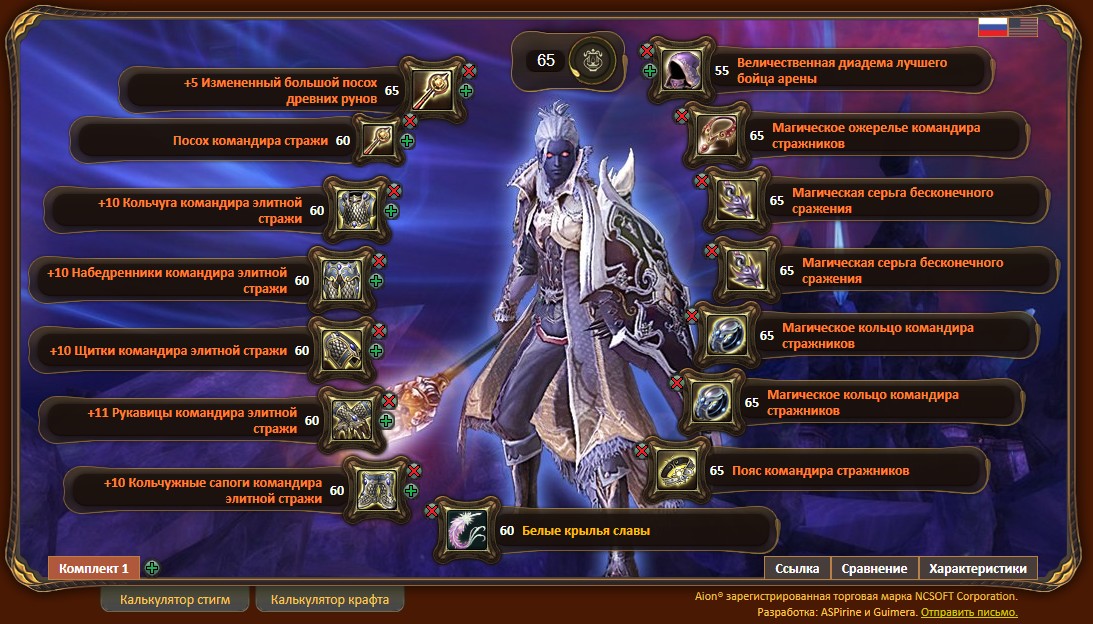1093x624 pixels.
Task: Show the Характеристики stats tab
Action: point(977,568)
